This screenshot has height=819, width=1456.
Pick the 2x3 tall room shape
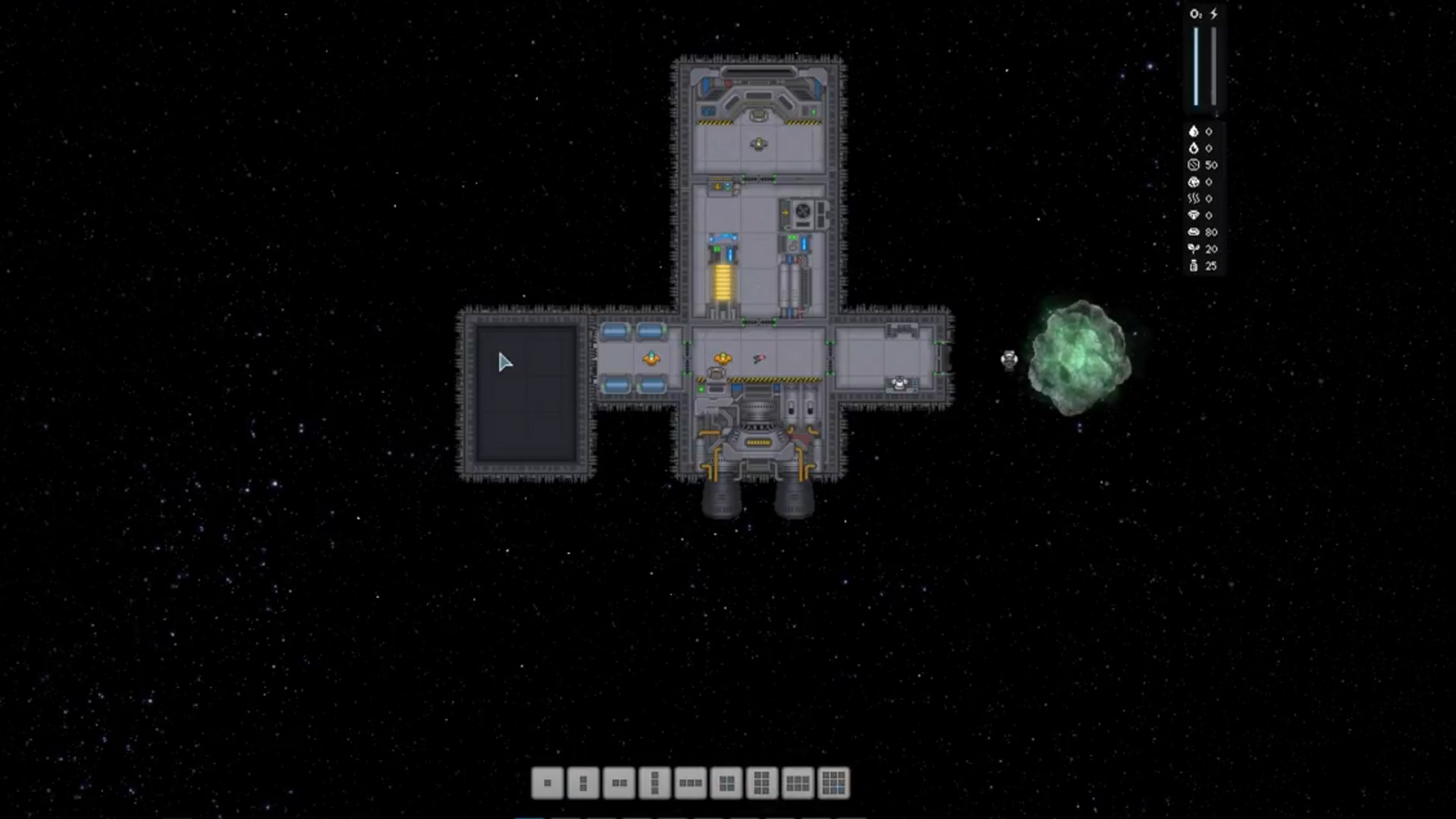tap(762, 783)
